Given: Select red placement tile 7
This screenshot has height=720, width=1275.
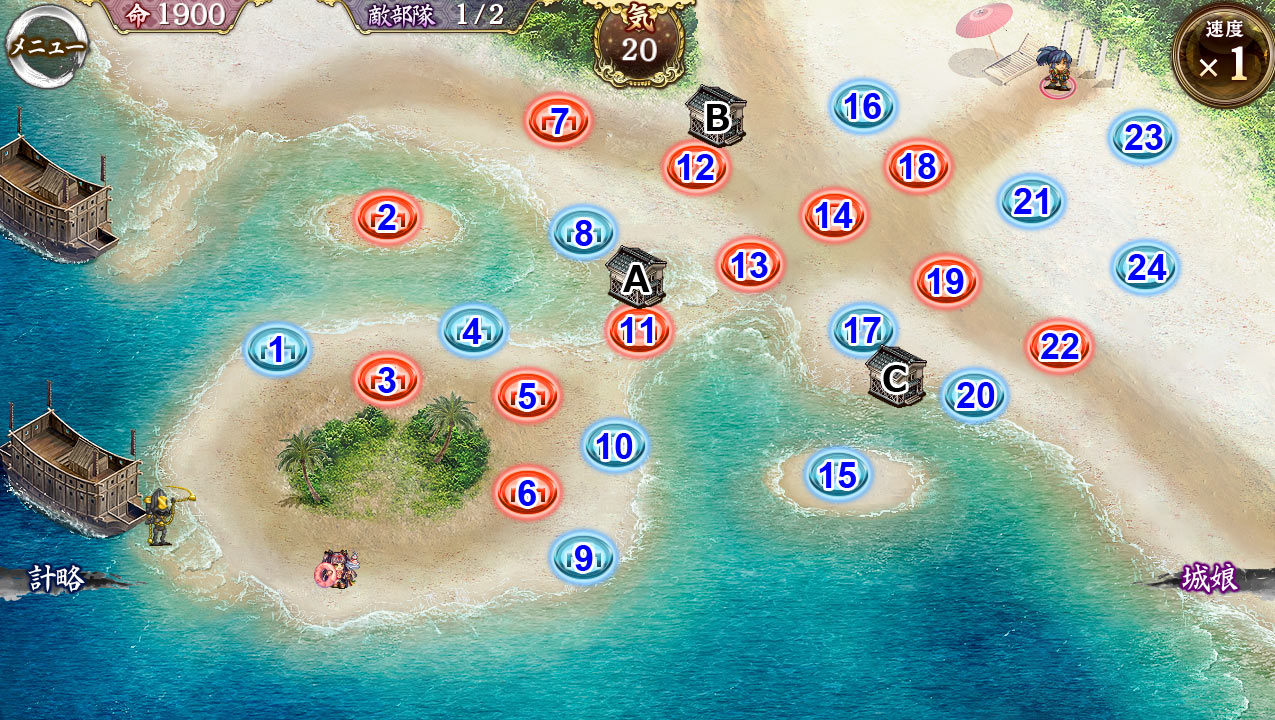Looking at the screenshot, I should tap(560, 121).
